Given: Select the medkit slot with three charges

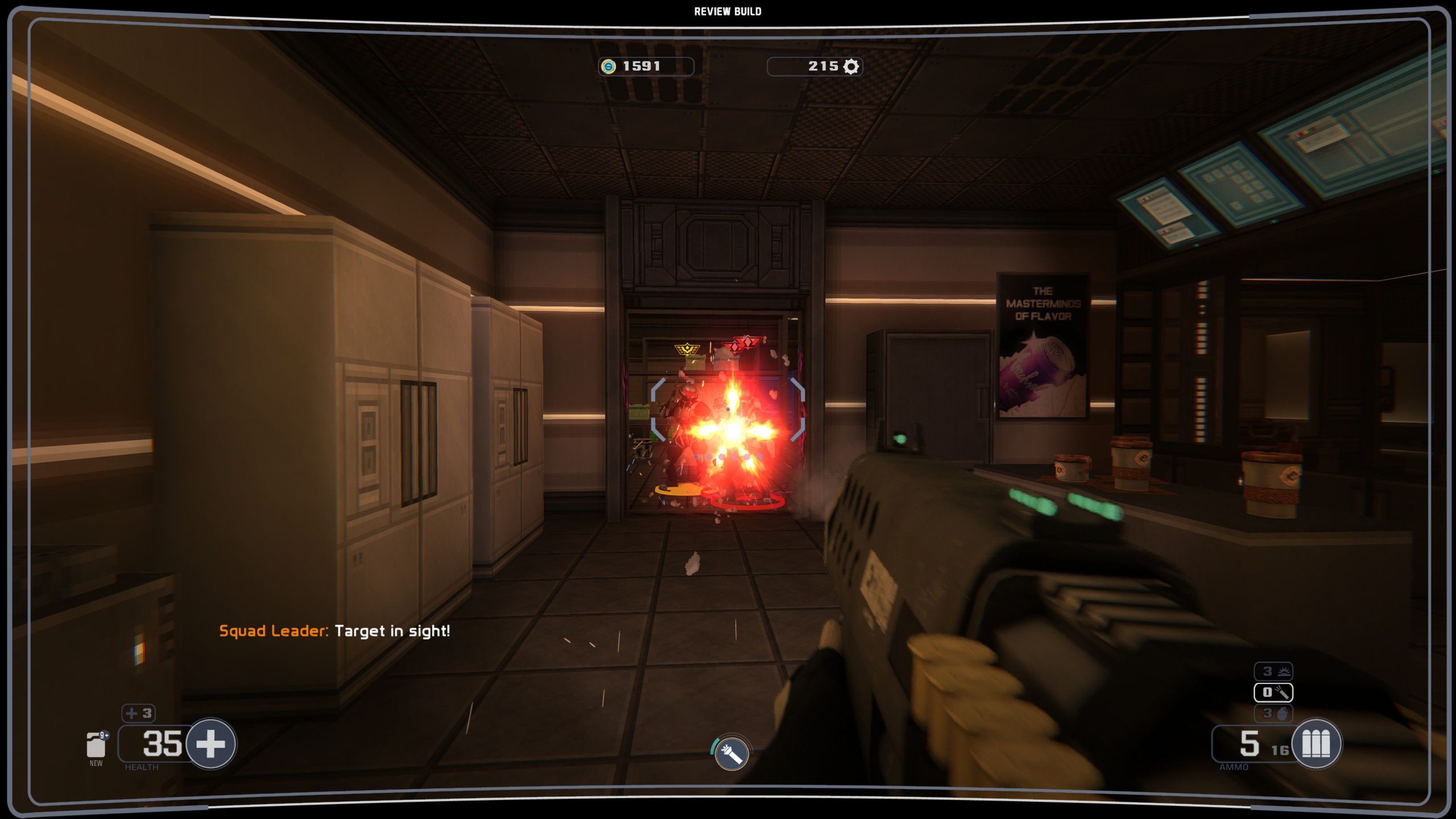Looking at the screenshot, I should coord(138,713).
